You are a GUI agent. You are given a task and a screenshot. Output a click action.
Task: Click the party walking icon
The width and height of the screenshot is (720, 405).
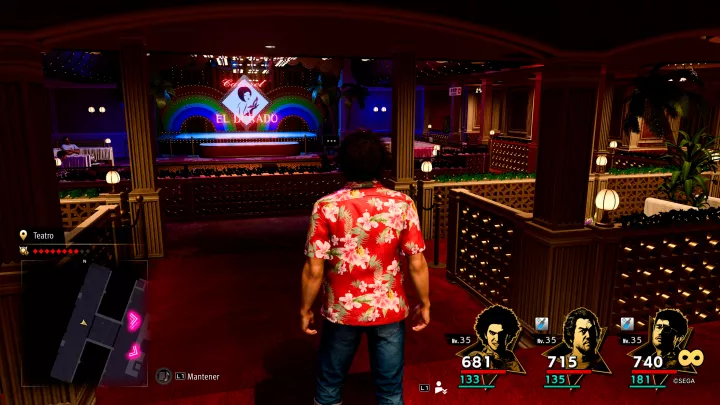pos(440,387)
